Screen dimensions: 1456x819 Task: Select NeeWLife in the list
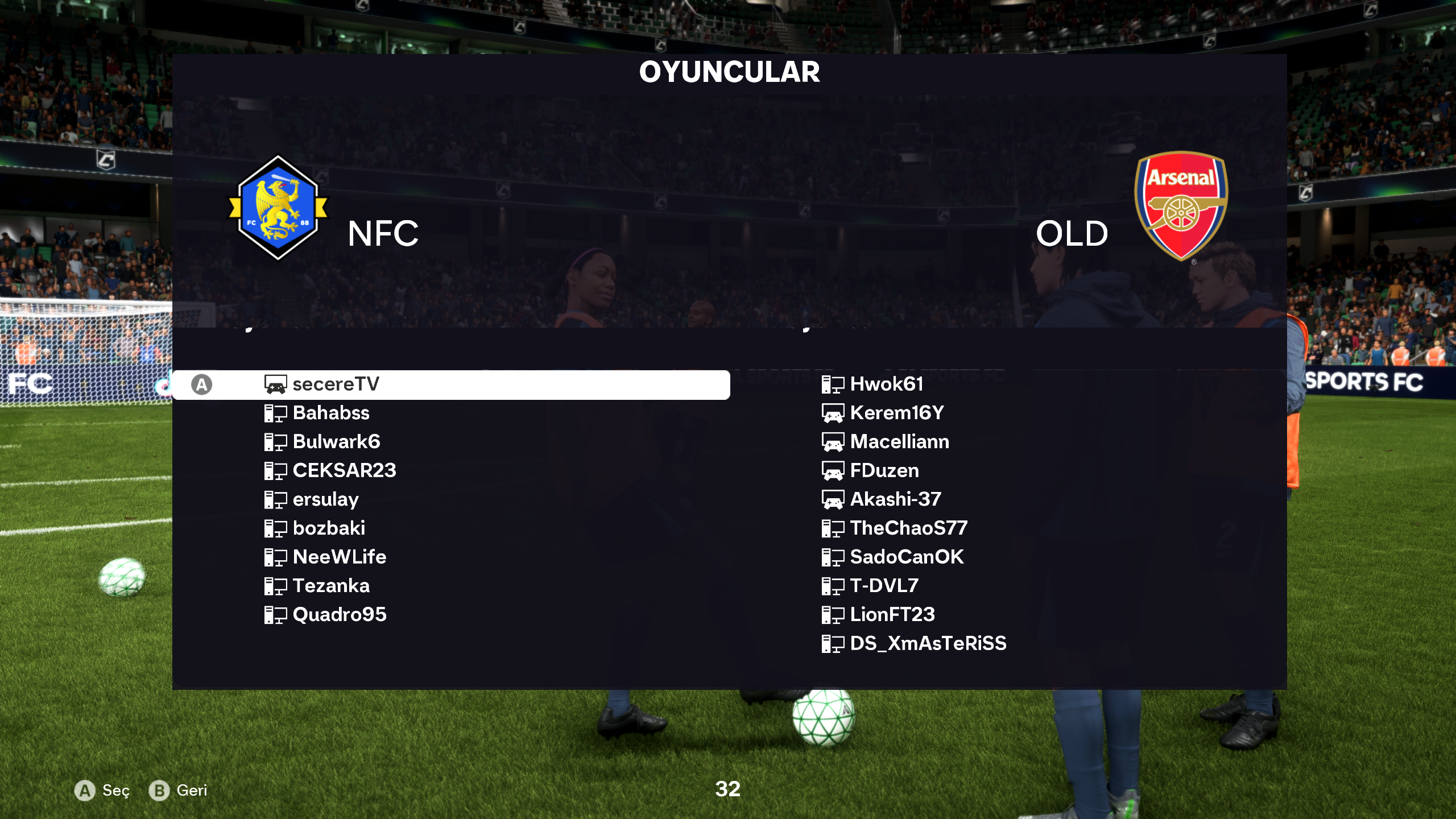[340, 557]
